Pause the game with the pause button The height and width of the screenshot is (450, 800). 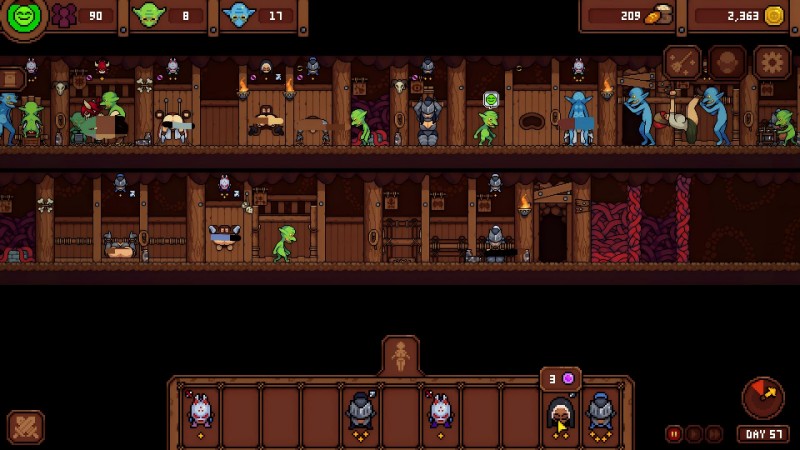click(674, 434)
